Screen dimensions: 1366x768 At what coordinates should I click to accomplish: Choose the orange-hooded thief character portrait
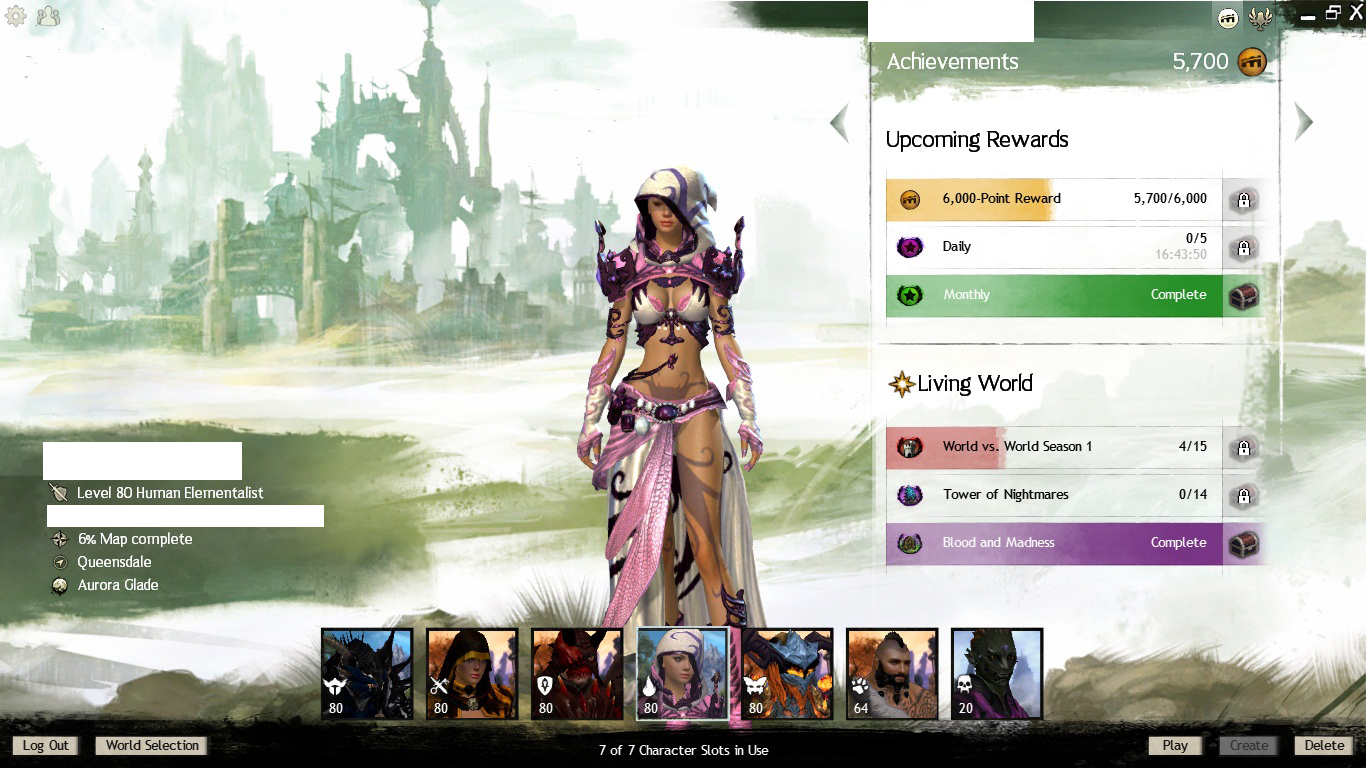(x=472, y=674)
